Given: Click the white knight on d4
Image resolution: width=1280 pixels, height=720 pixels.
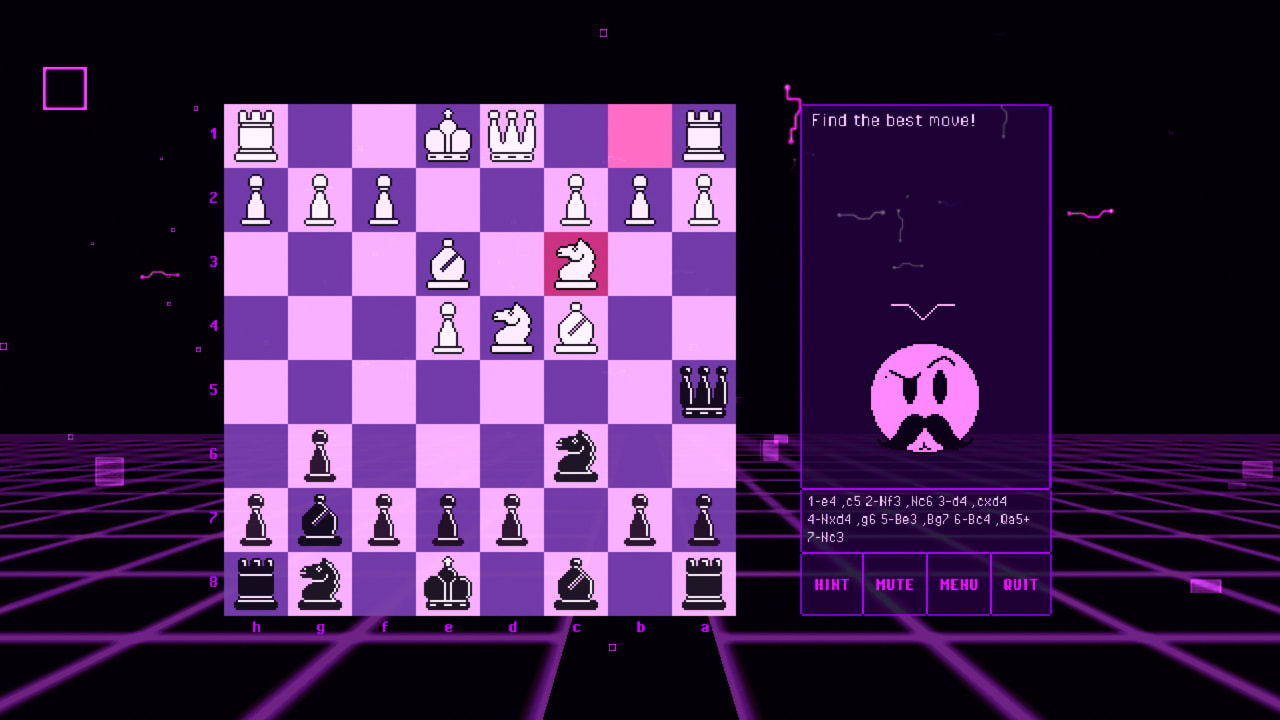Looking at the screenshot, I should (x=512, y=327).
